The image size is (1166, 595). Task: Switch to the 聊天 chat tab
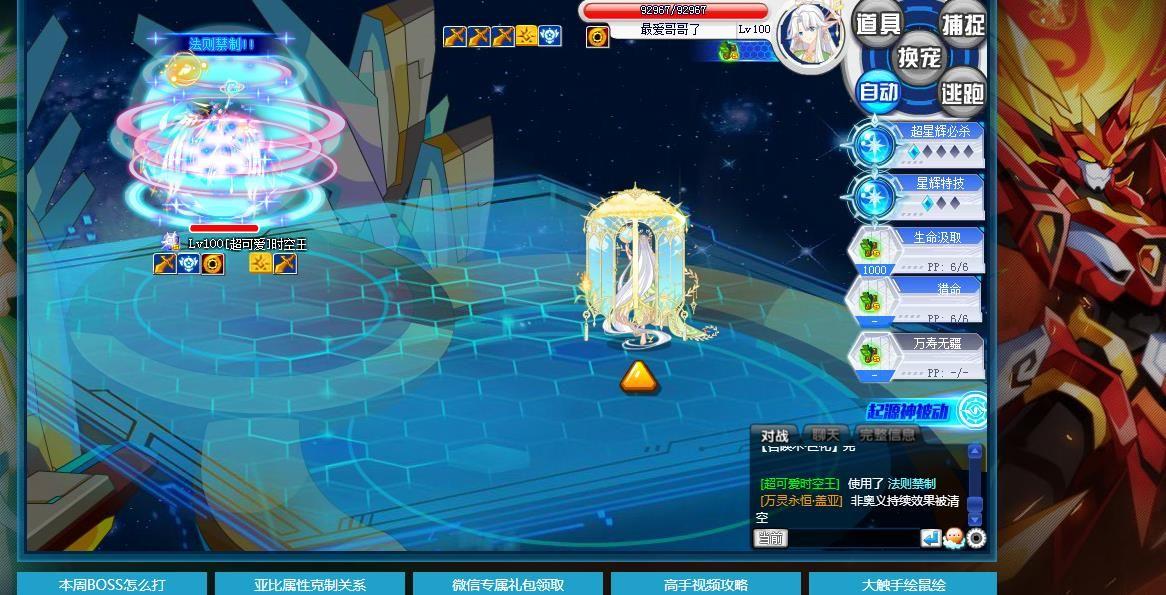coord(826,435)
